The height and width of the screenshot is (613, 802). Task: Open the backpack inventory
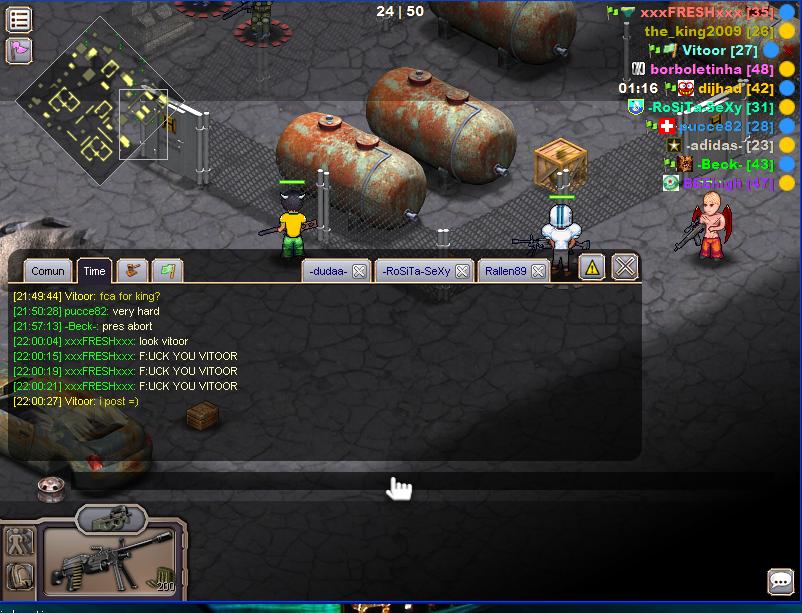point(20,576)
